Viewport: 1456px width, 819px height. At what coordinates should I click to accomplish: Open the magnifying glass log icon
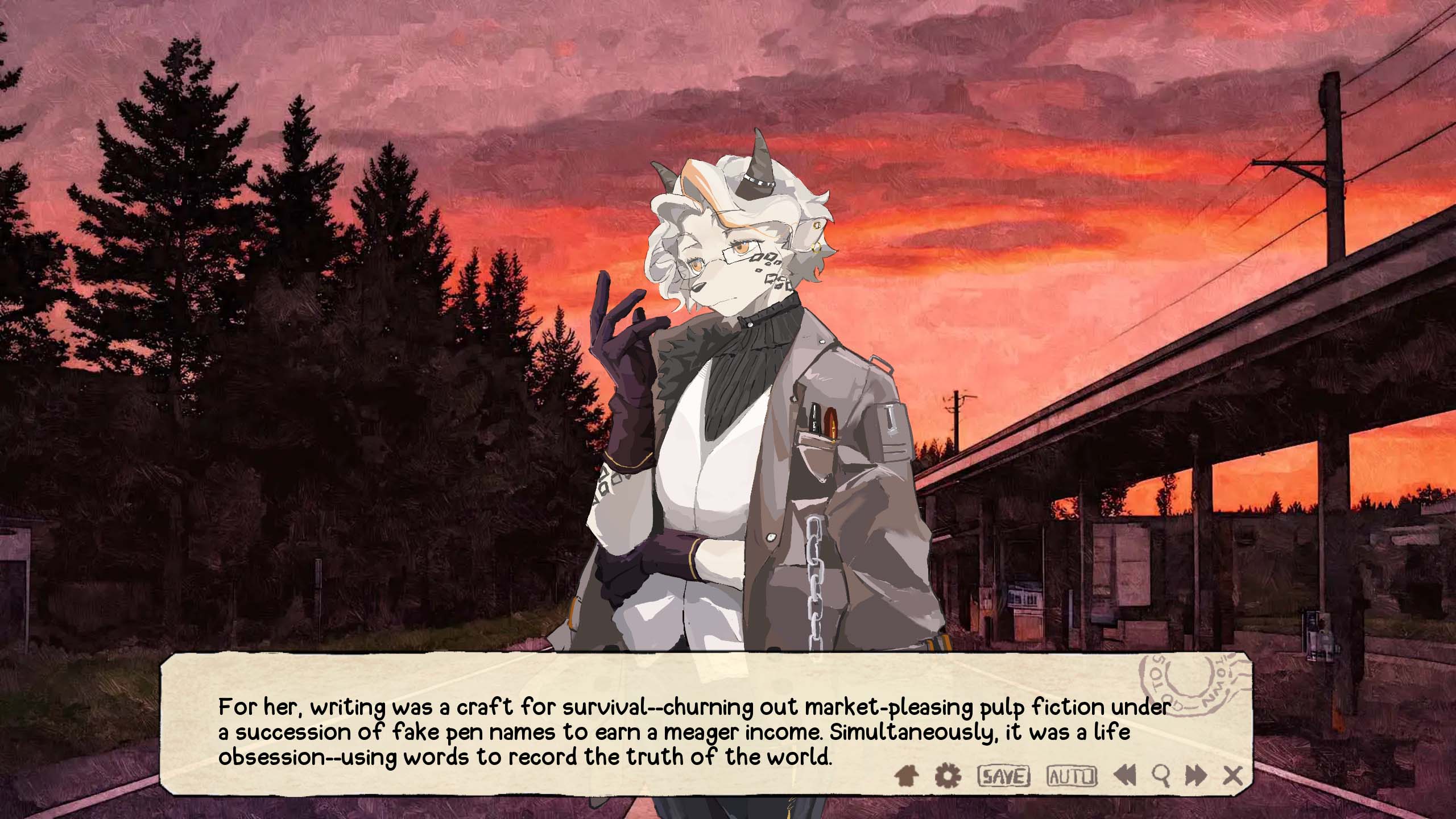click(x=1161, y=775)
